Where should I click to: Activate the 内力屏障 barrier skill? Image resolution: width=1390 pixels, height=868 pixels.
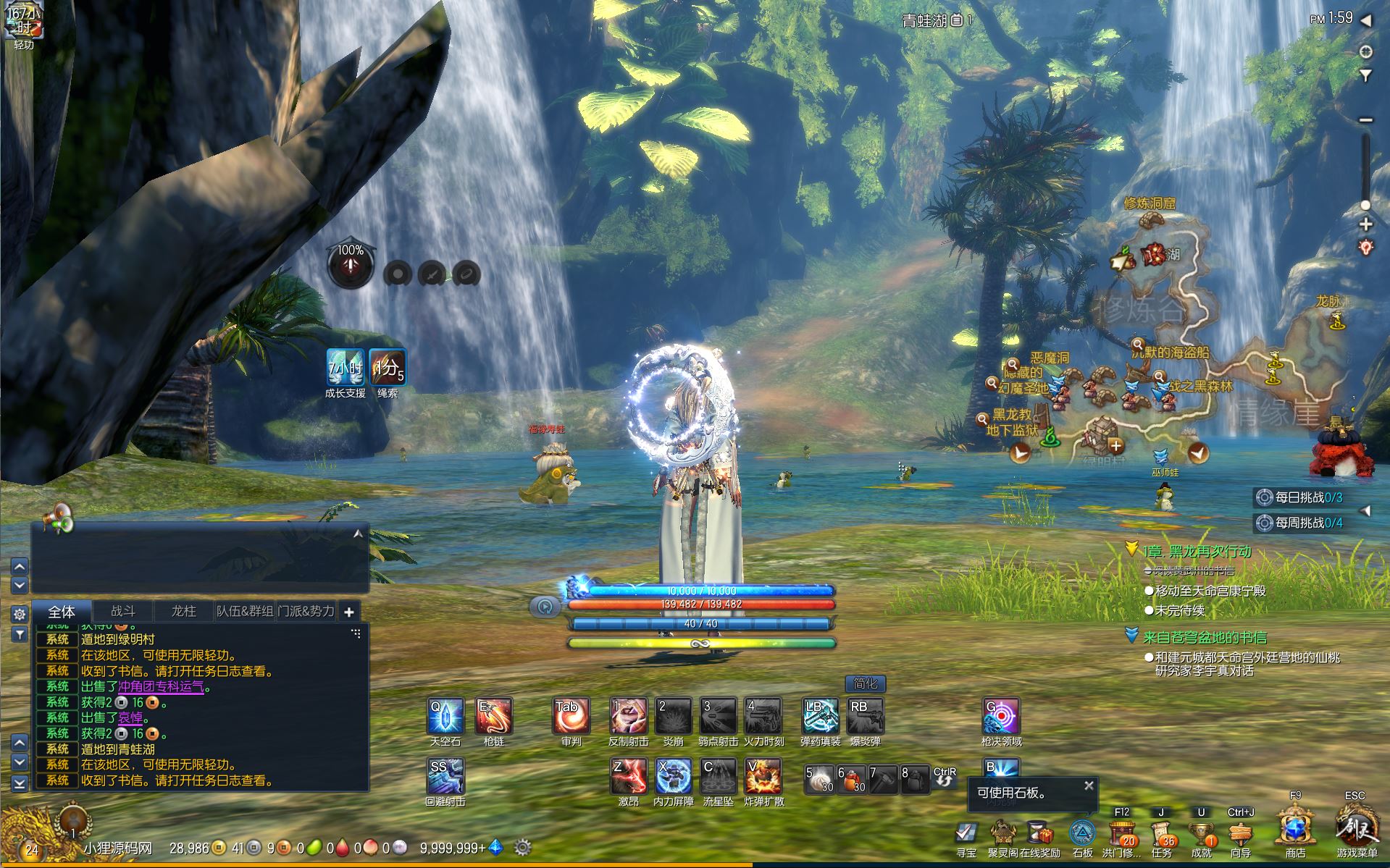pos(674,776)
